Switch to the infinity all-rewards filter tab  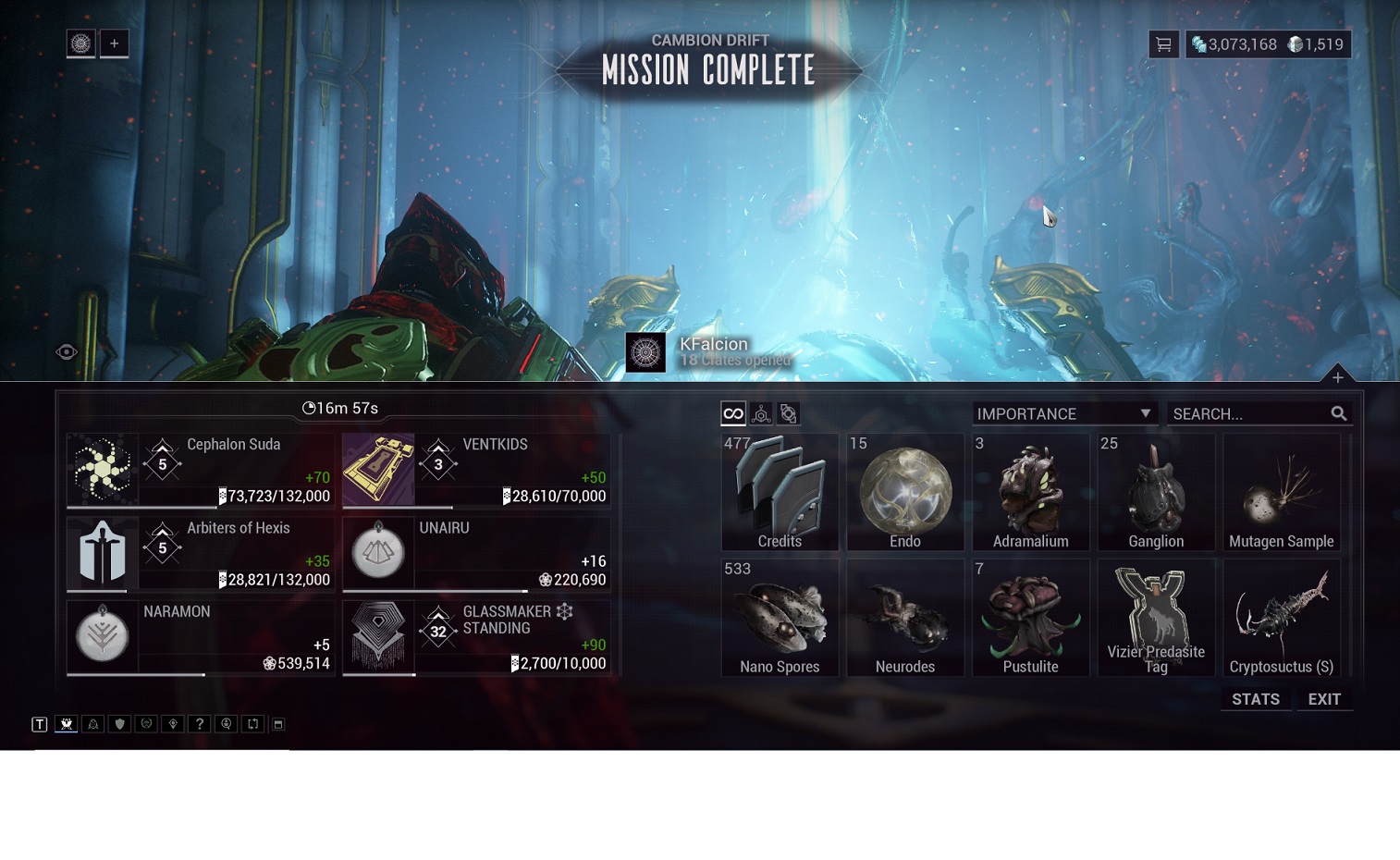(x=733, y=413)
